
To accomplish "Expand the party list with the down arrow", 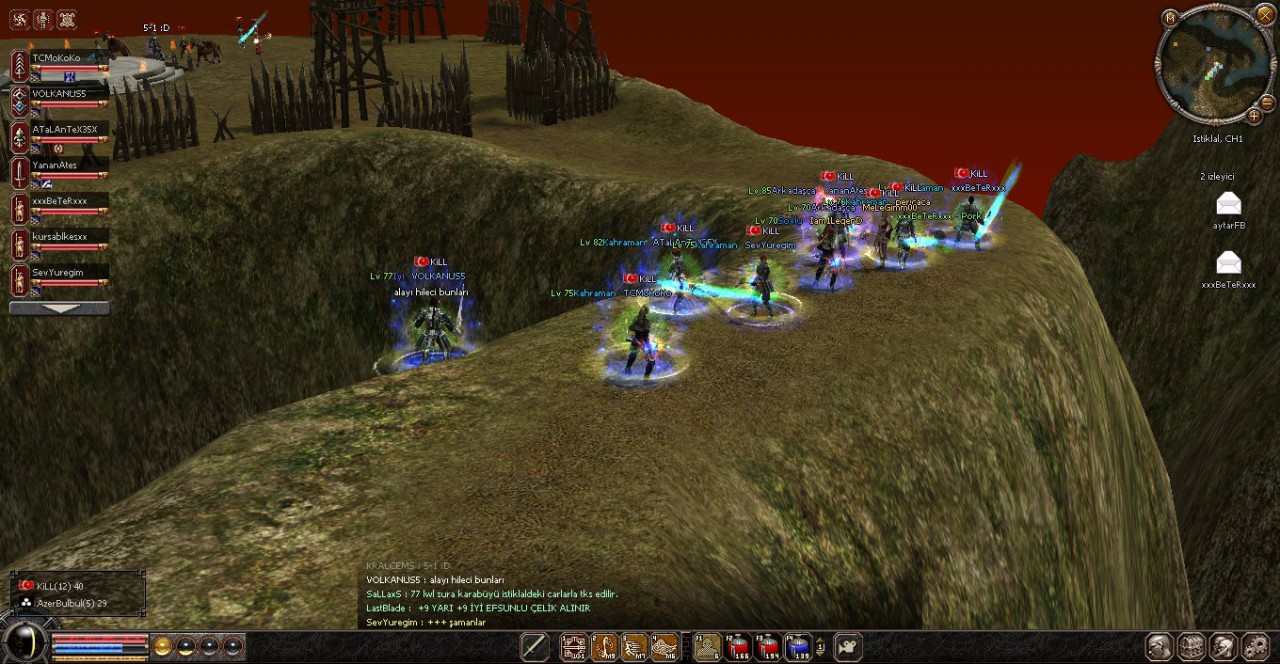I will 59,309.
